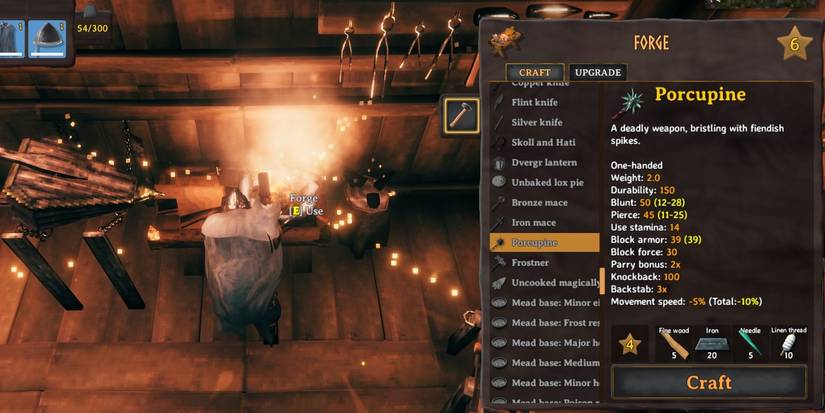Select the helmet slot icon
This screenshot has height=413, width=825.
tap(47, 39)
